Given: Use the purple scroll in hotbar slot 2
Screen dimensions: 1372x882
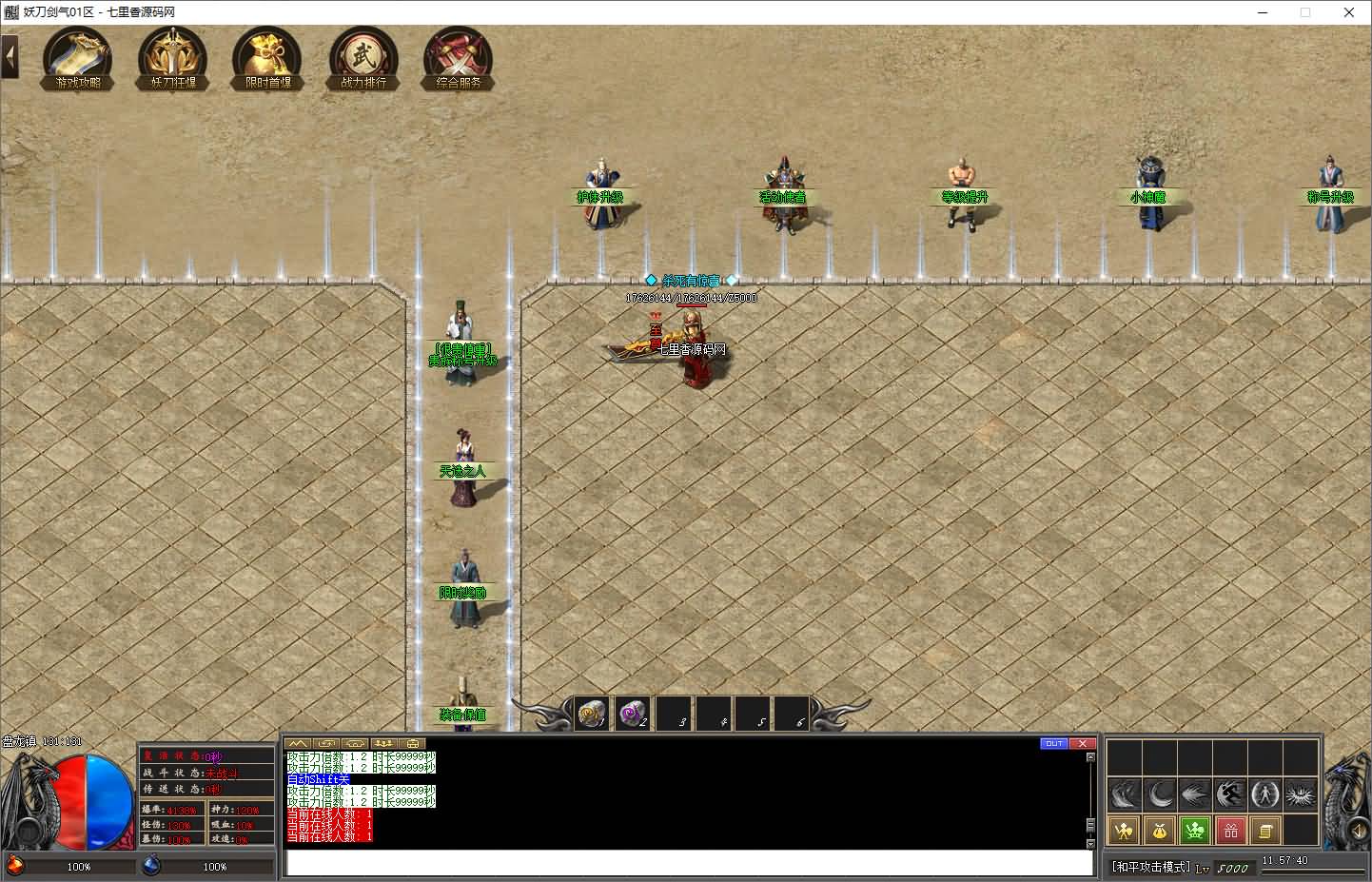Looking at the screenshot, I should pos(633,713).
